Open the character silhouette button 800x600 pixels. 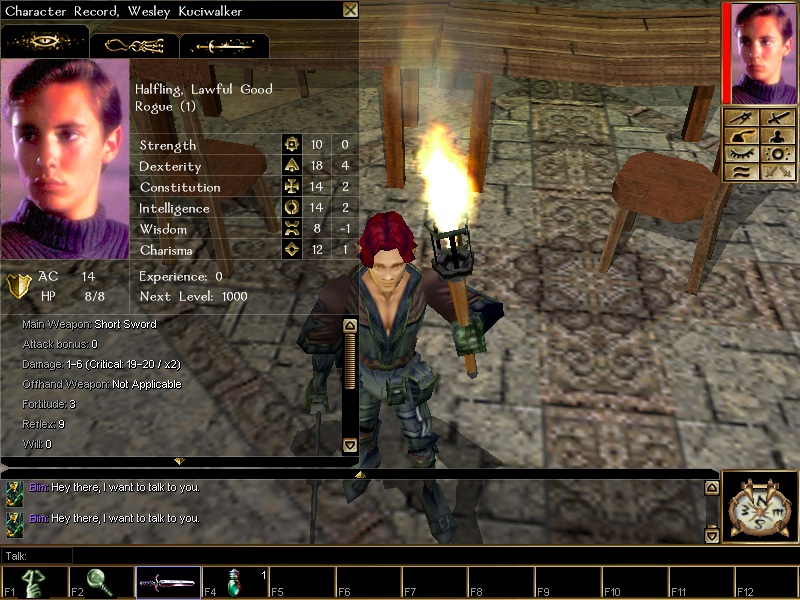pos(776,136)
